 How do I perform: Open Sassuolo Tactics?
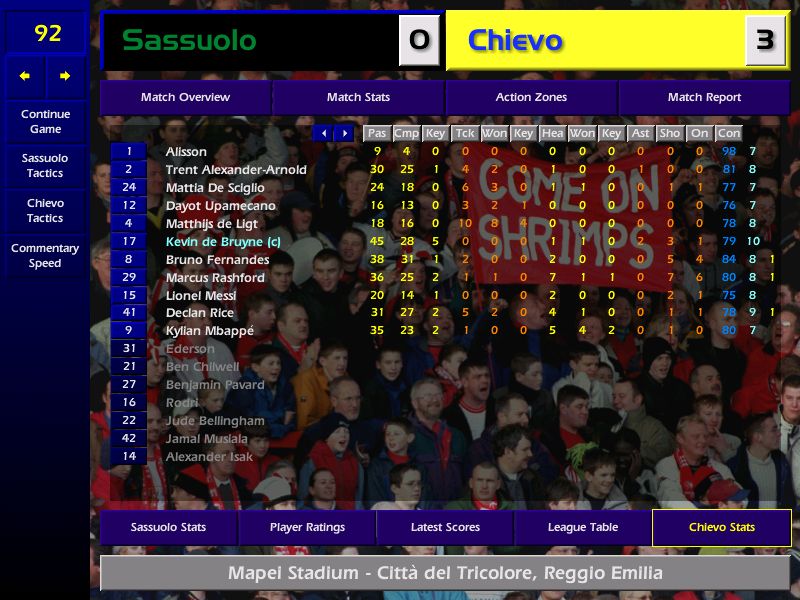(x=45, y=165)
